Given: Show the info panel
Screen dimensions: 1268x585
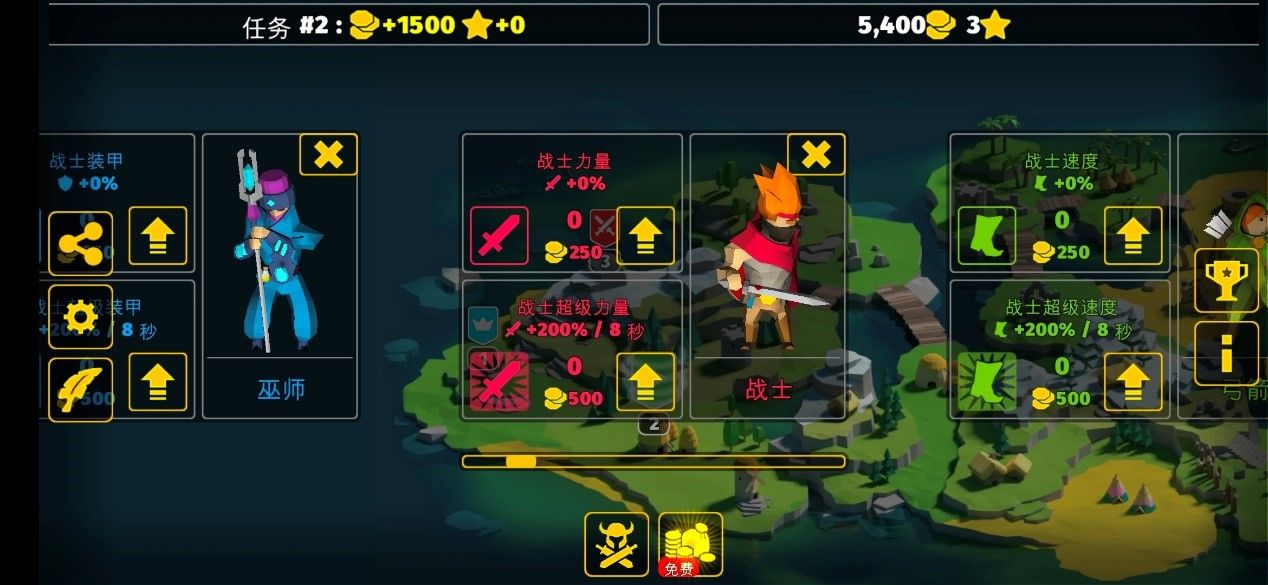Looking at the screenshot, I should coord(1226,353).
